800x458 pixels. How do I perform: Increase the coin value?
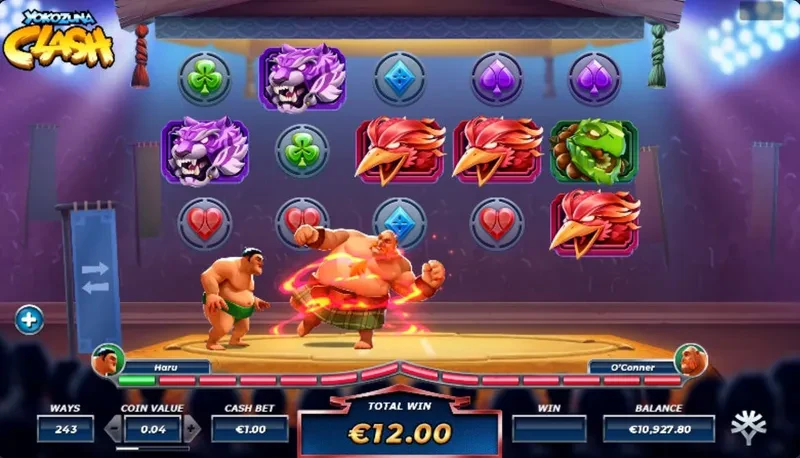click(x=192, y=429)
